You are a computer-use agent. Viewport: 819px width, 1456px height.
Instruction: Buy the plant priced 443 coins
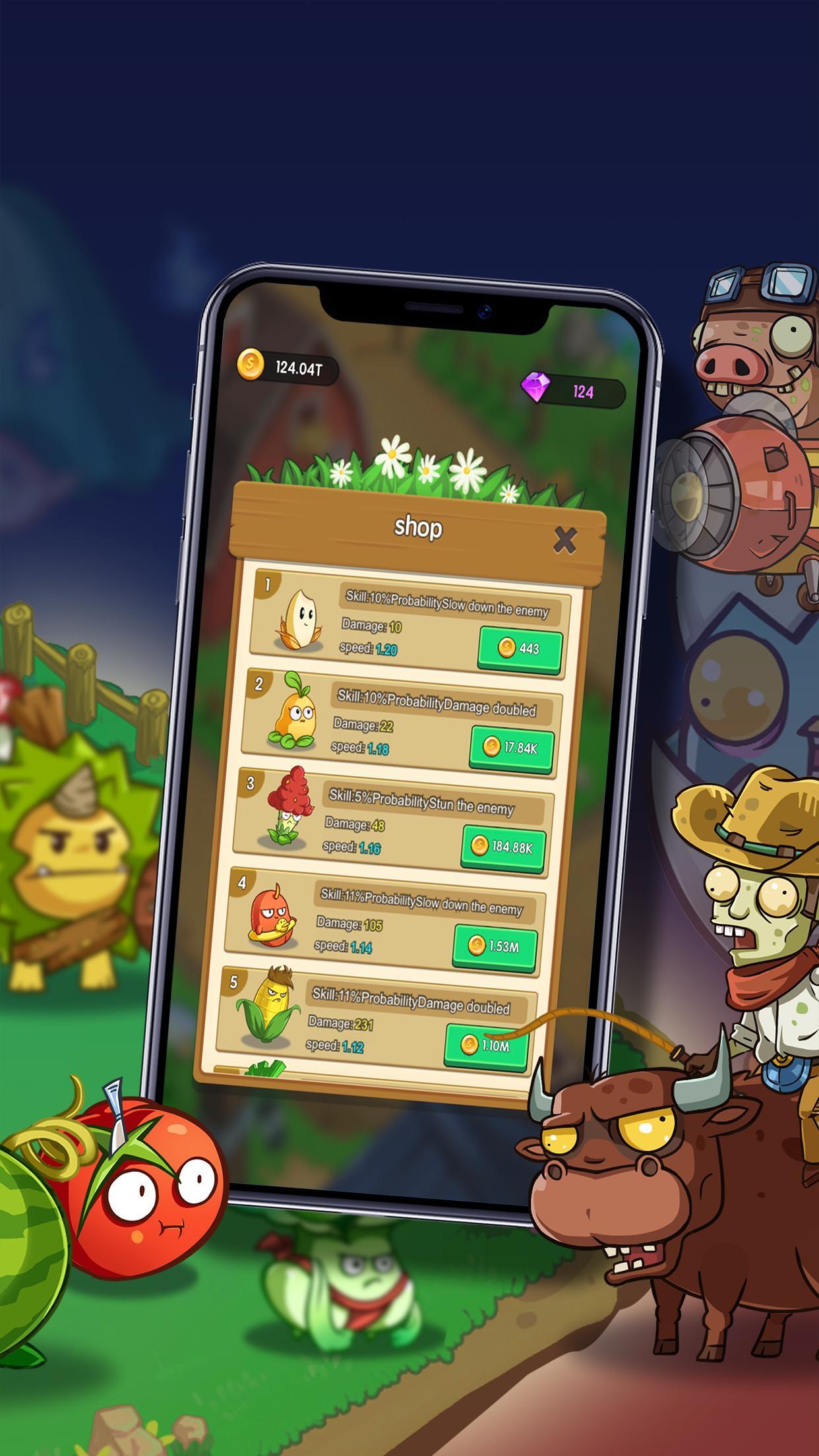point(520,648)
